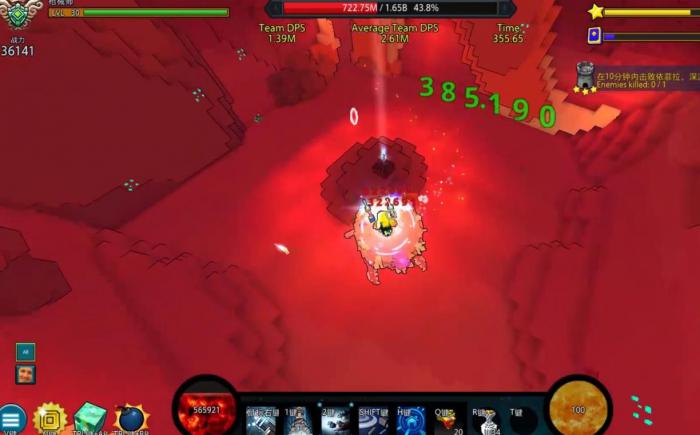Click the player class emblem badge
700x435 pixels.
[16, 14]
